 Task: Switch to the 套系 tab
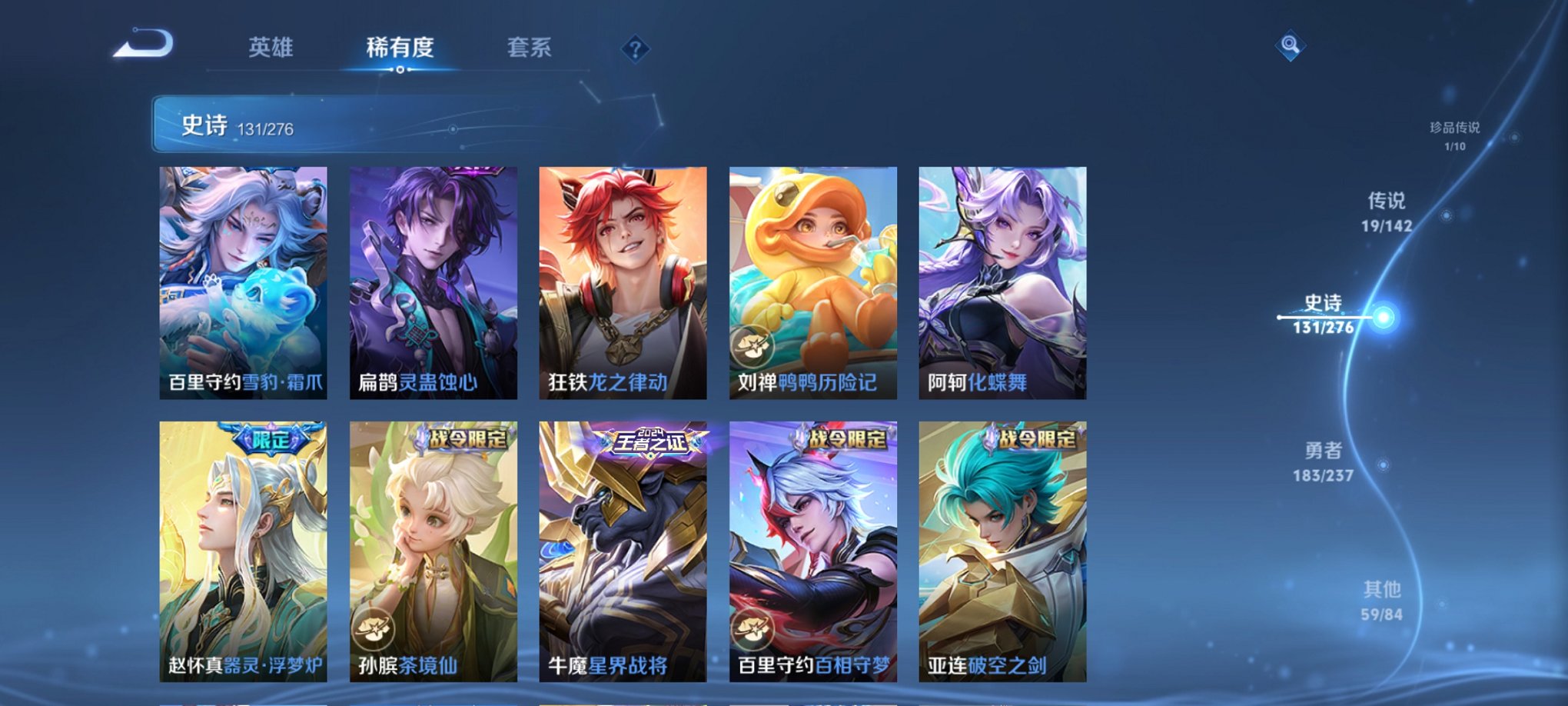click(537, 48)
